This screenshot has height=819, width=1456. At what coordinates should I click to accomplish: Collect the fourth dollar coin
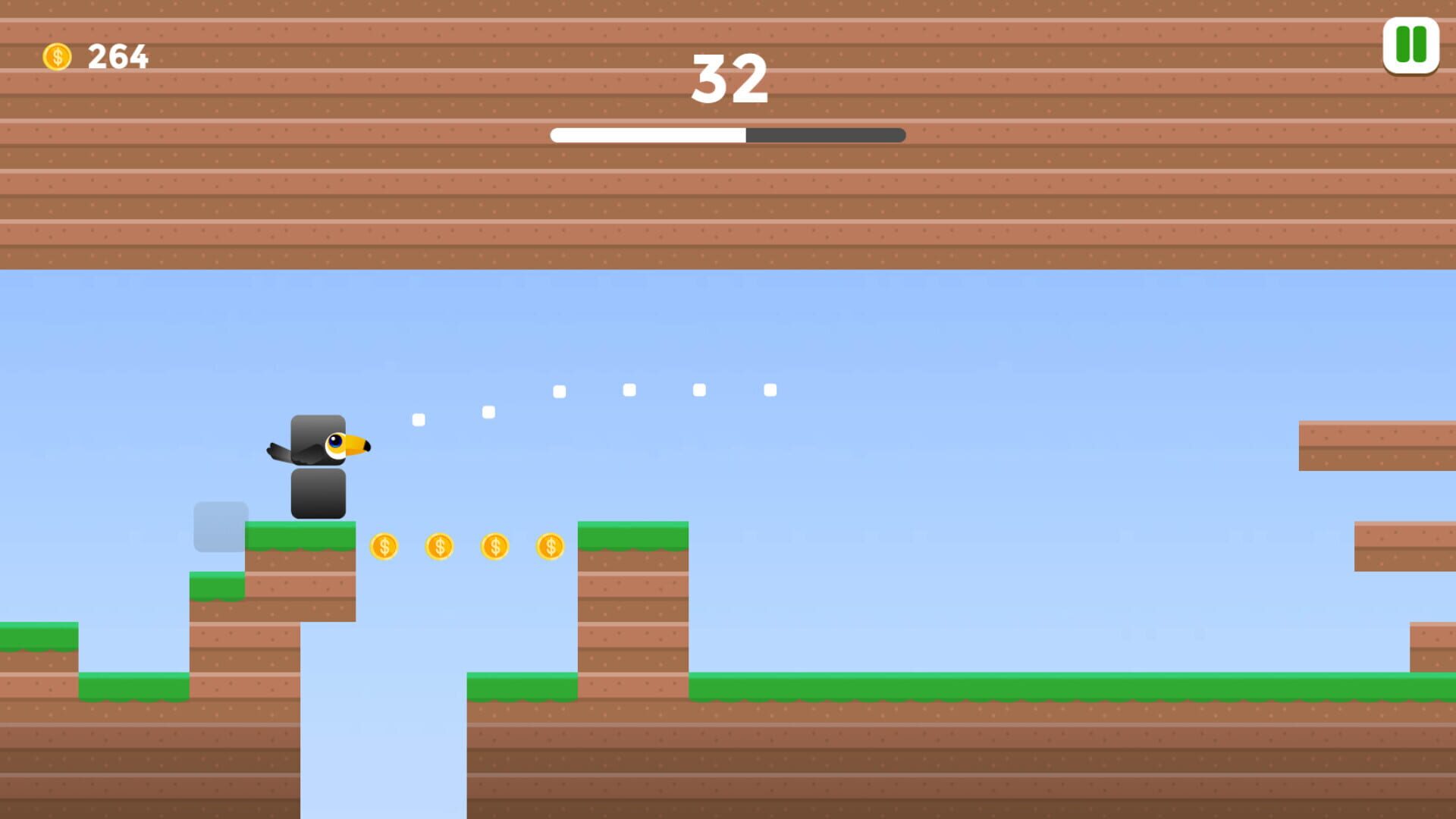click(551, 546)
